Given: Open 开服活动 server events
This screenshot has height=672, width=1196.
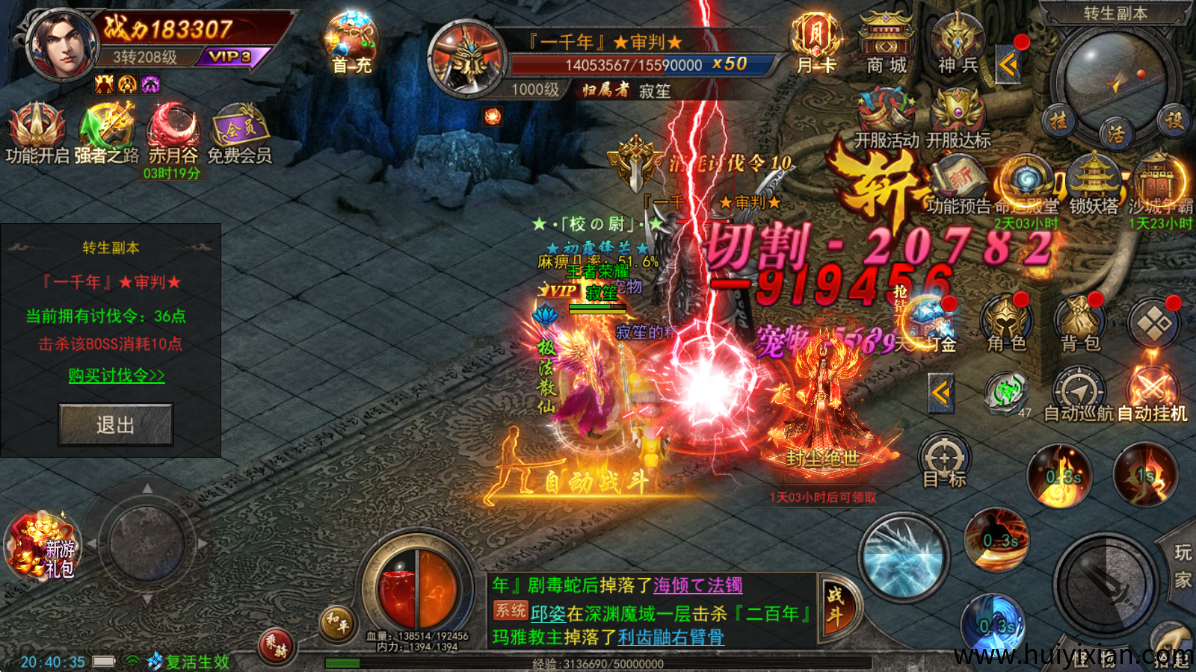Looking at the screenshot, I should [x=885, y=115].
